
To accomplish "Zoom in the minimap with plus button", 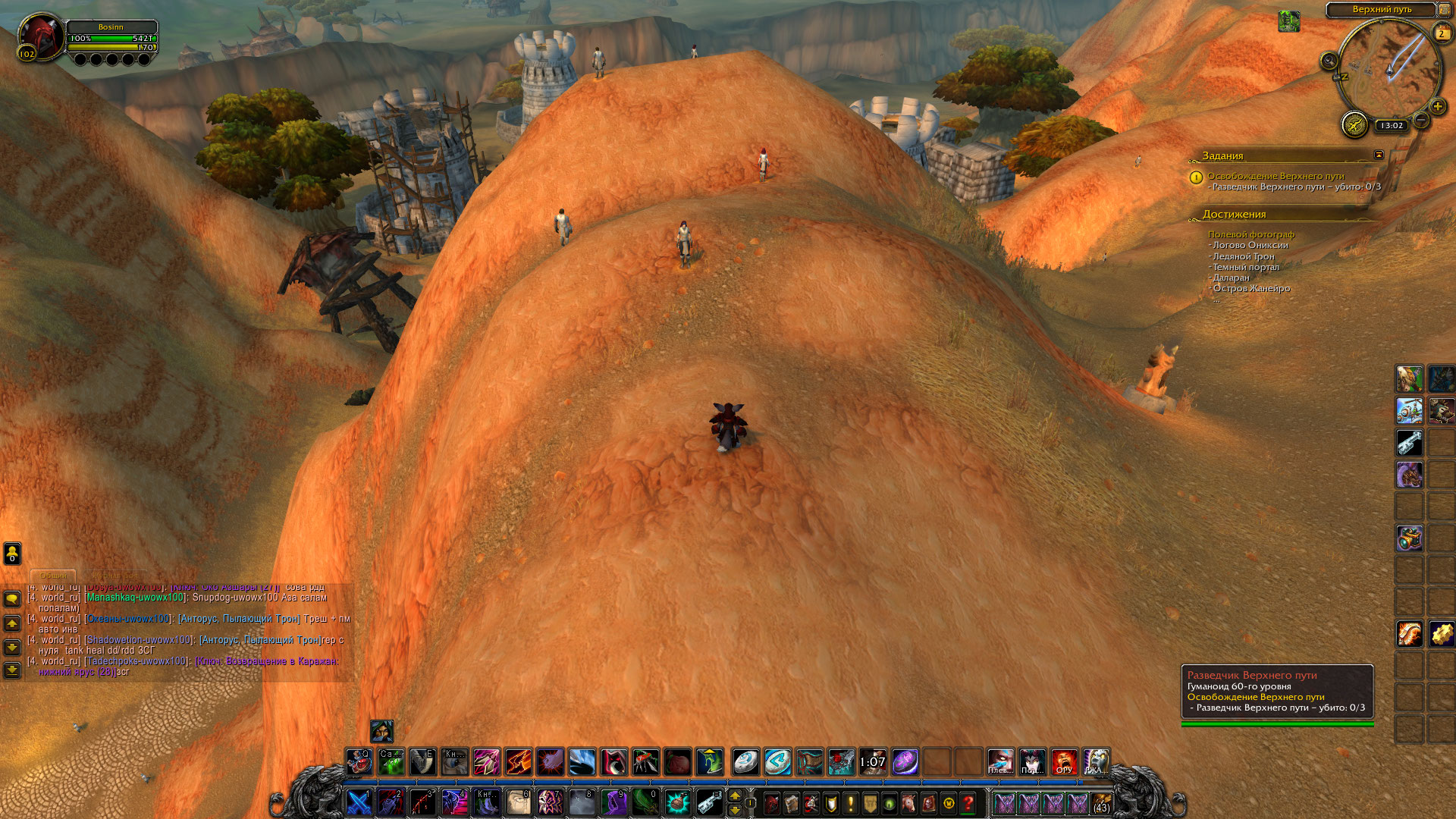I will coord(1437,106).
